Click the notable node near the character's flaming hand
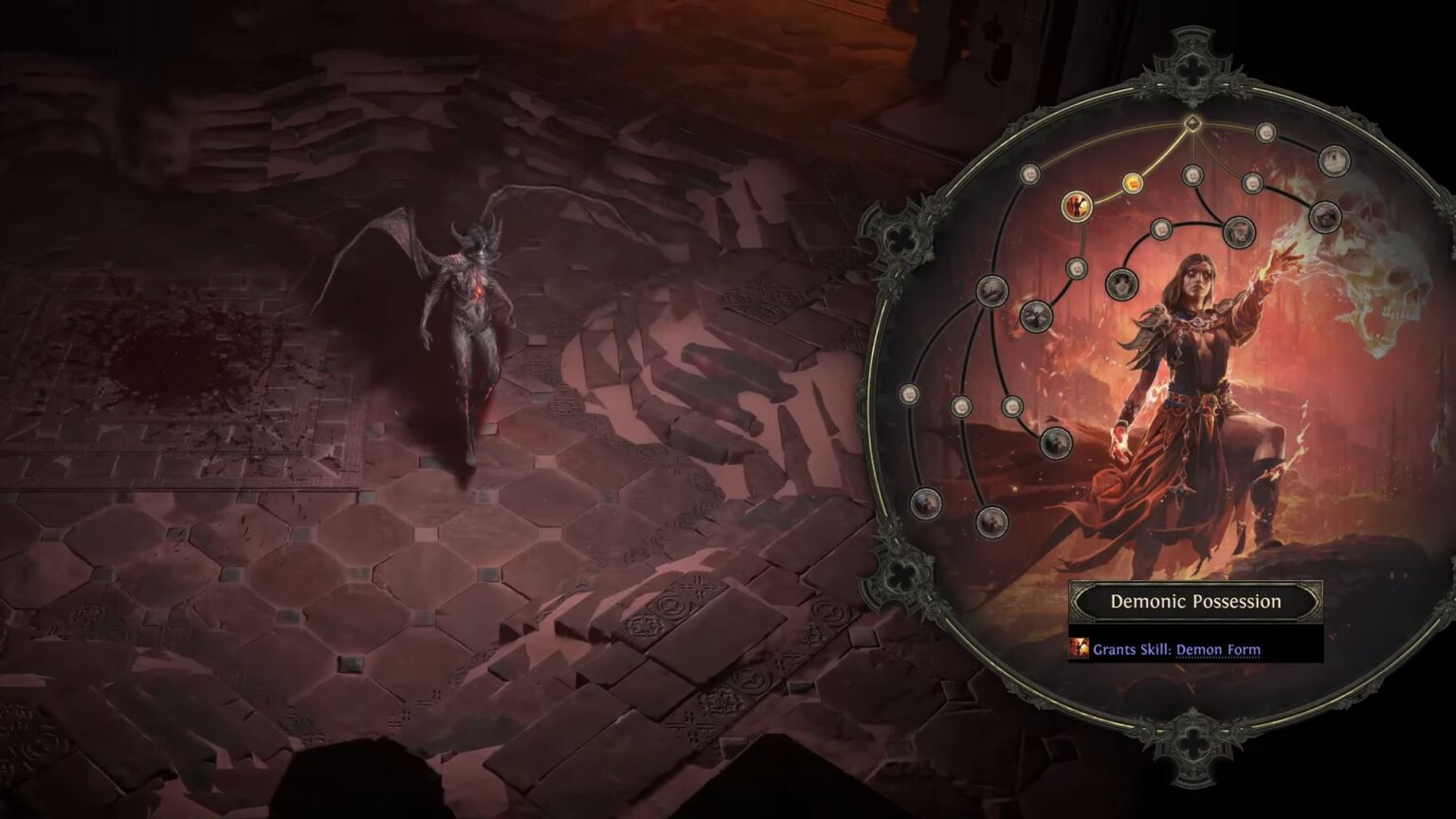This screenshot has height=819, width=1456. (1055, 442)
